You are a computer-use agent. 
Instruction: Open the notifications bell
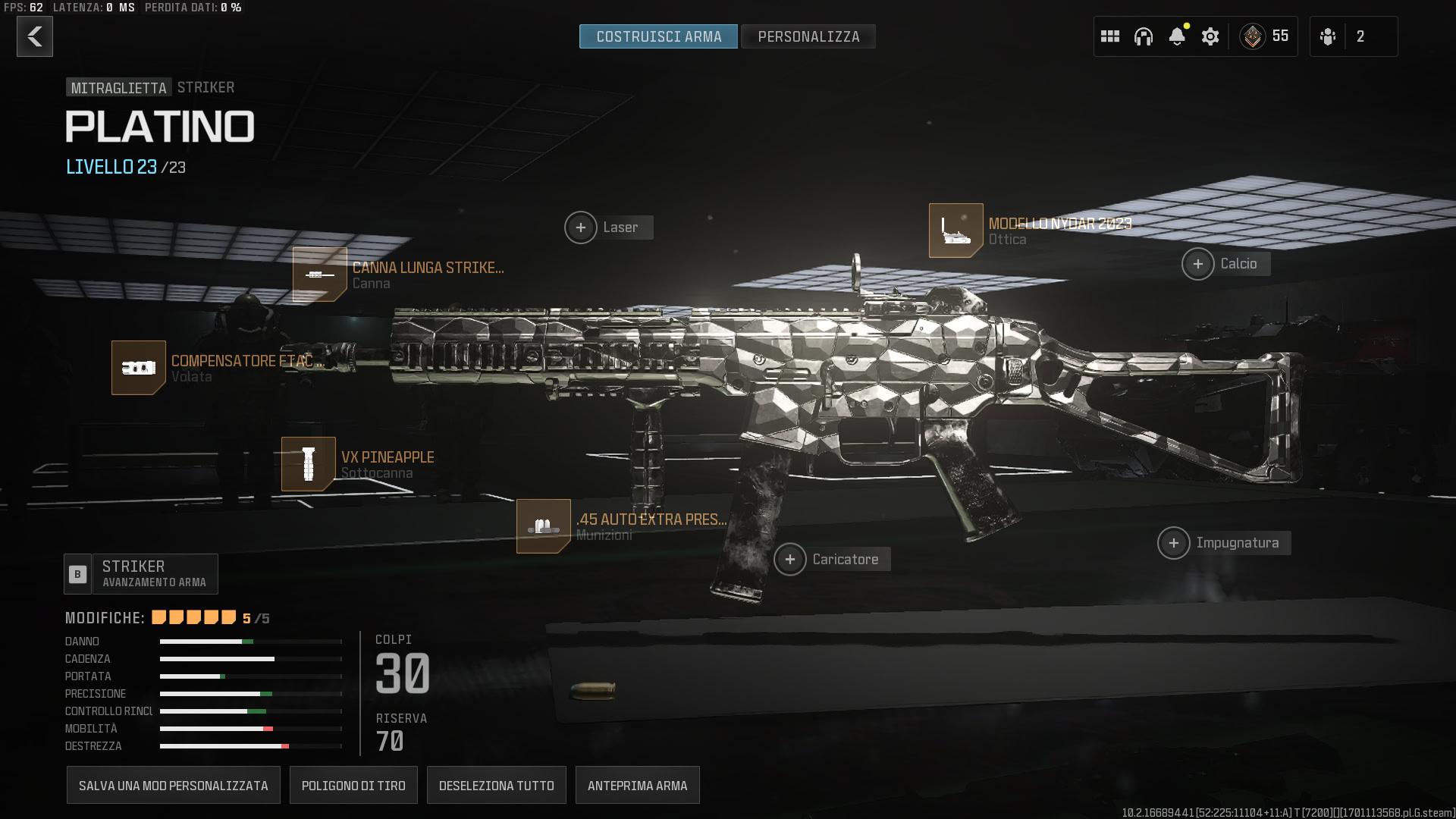1177,36
